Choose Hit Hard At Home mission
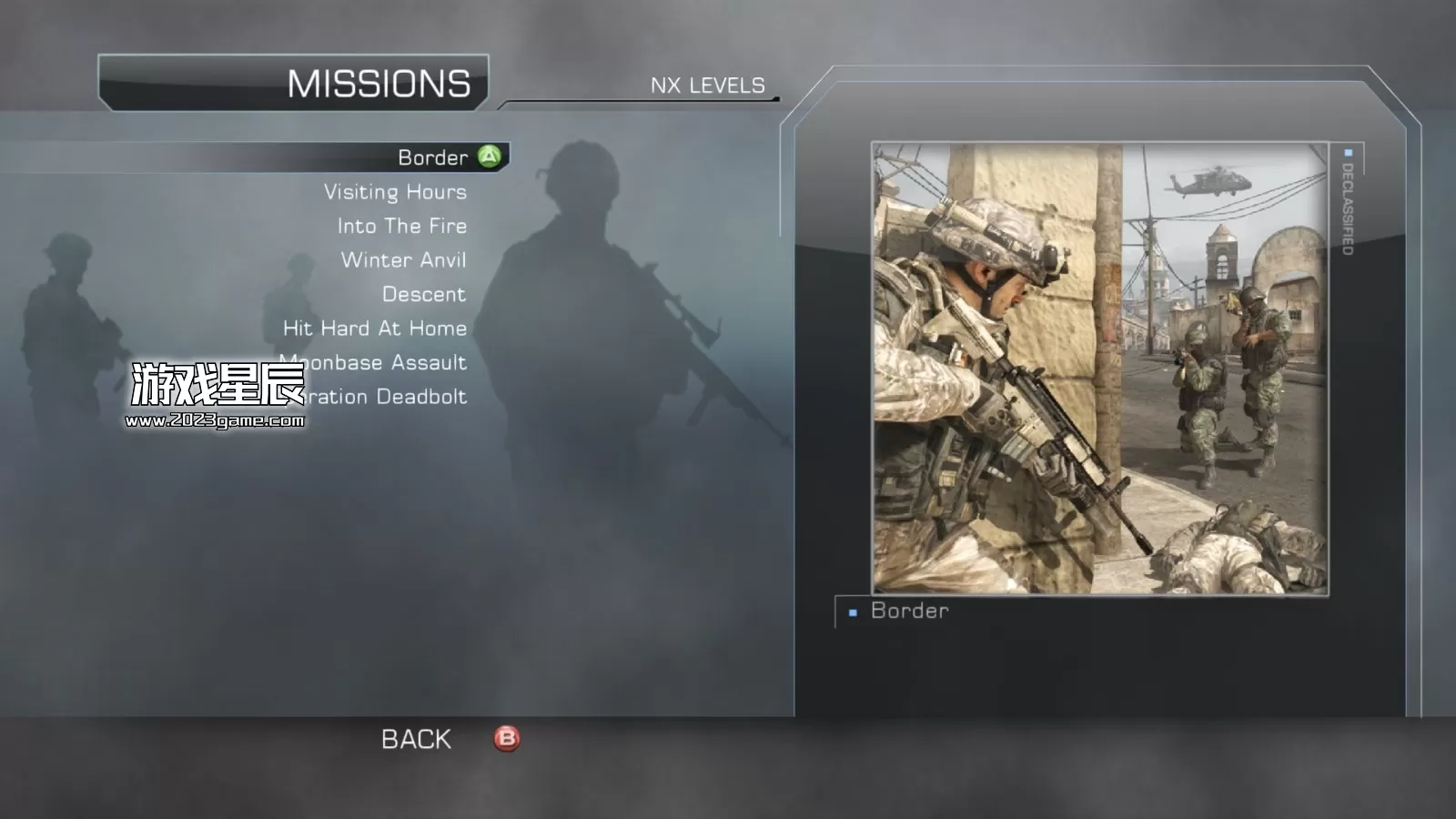 point(374,329)
